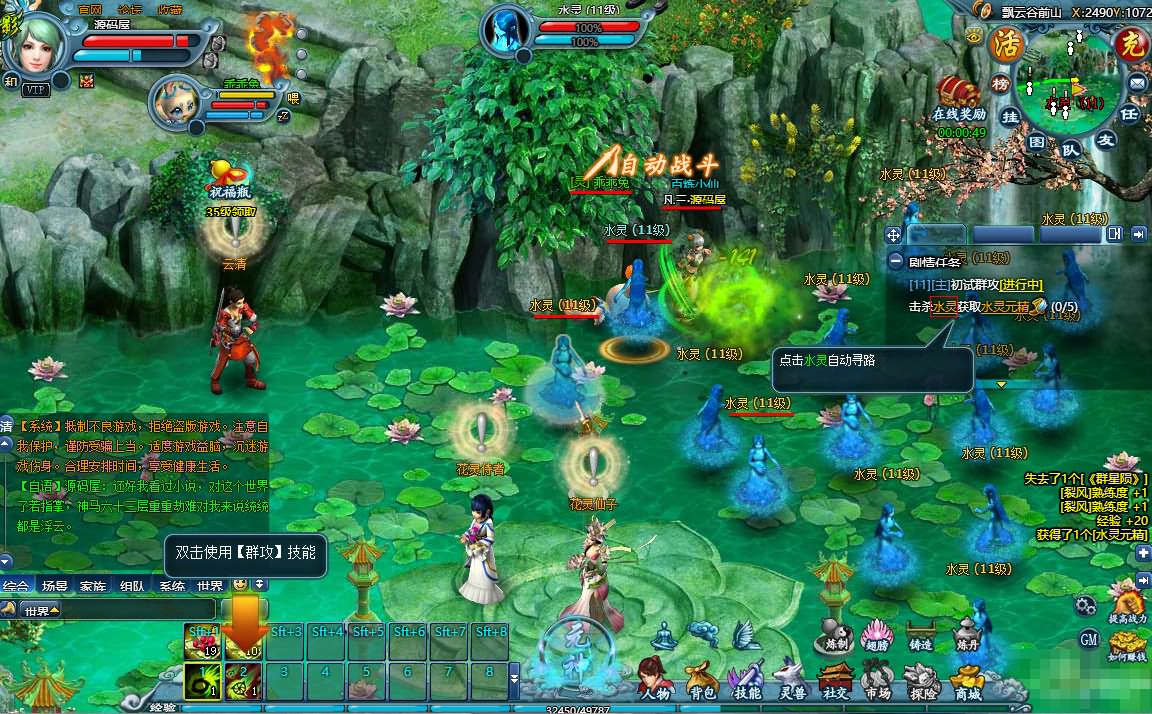
Task: Click the orange 活 activity button
Action: (x=1003, y=44)
